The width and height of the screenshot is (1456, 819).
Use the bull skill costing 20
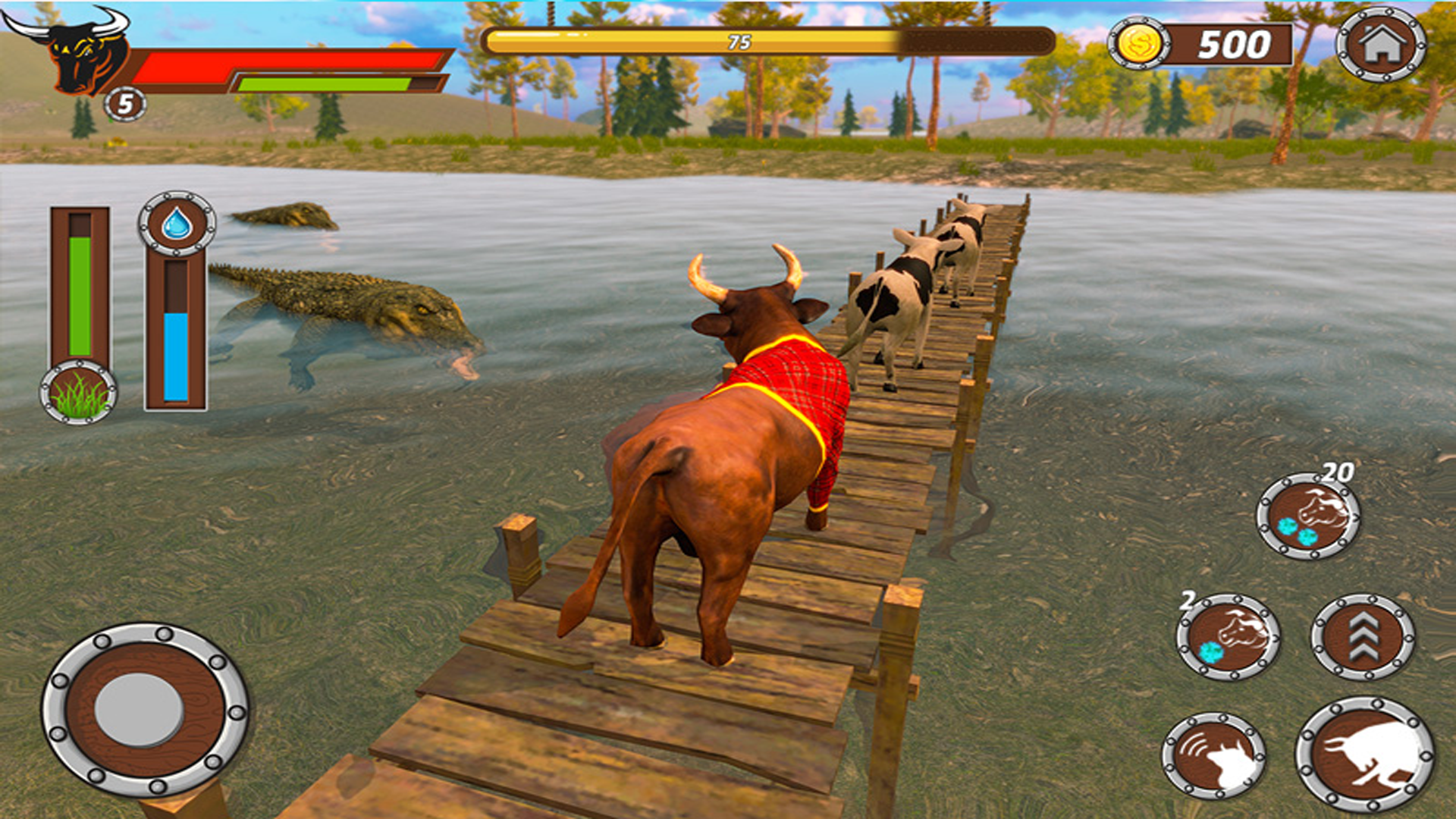1308,516
